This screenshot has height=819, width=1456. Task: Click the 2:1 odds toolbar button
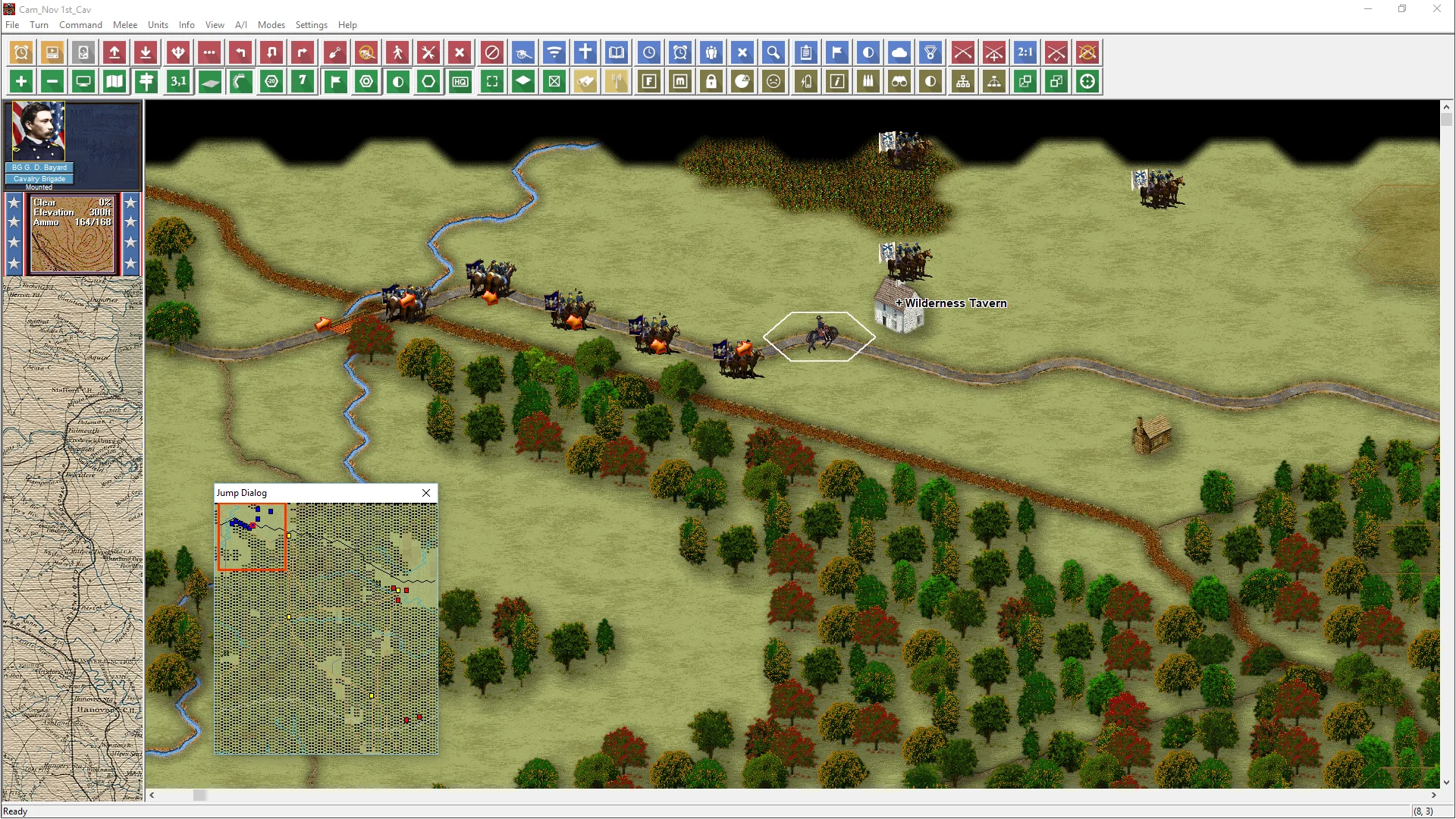(1025, 52)
